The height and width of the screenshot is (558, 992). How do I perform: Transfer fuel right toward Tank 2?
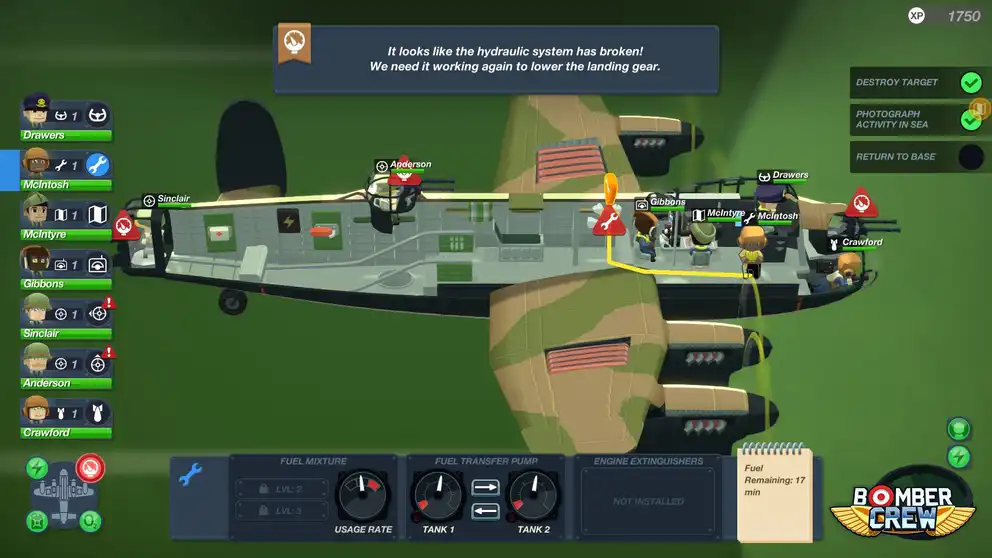(485, 488)
